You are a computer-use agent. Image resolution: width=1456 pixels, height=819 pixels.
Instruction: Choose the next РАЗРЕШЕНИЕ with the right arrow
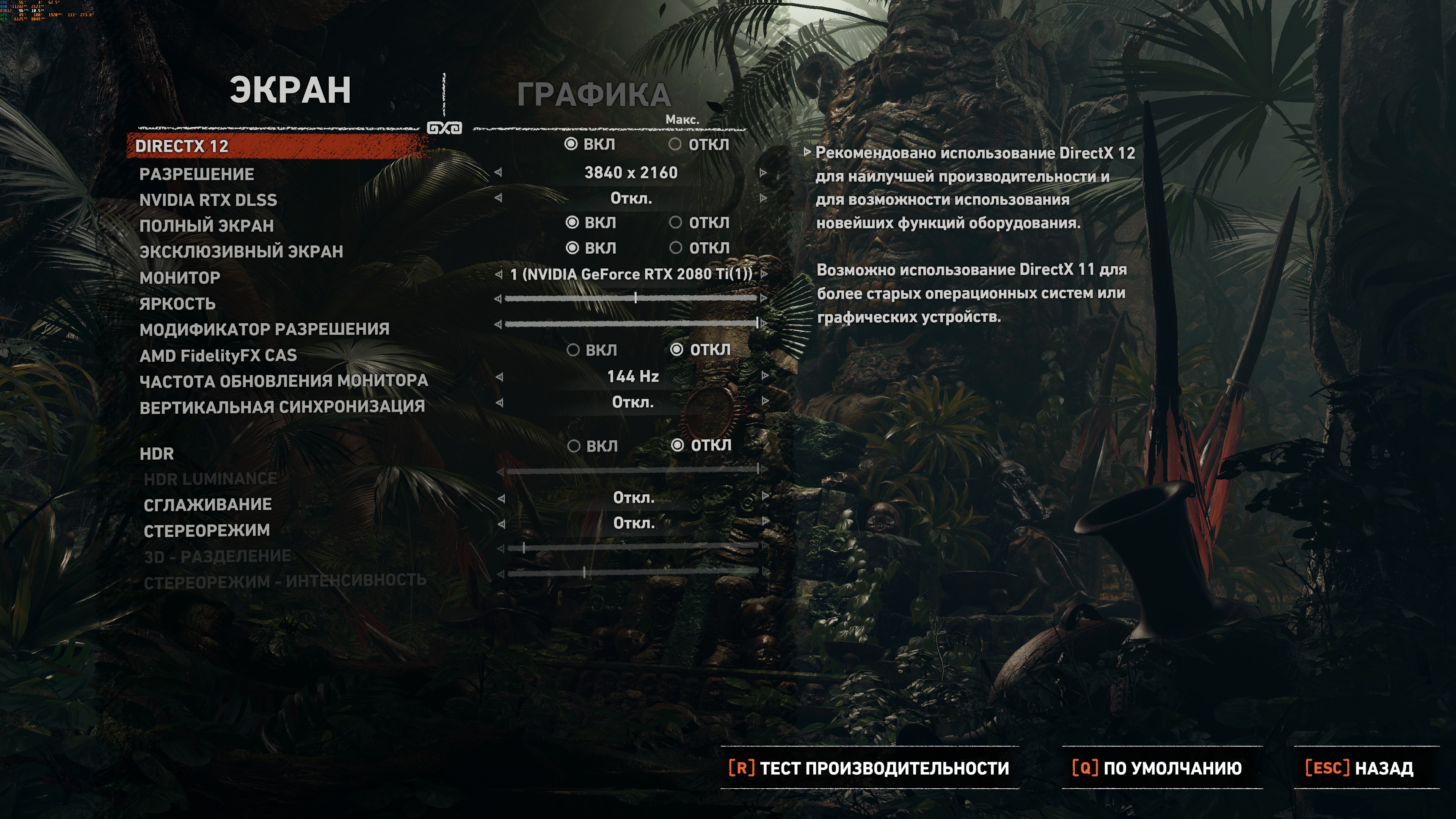pyautogui.click(x=764, y=173)
